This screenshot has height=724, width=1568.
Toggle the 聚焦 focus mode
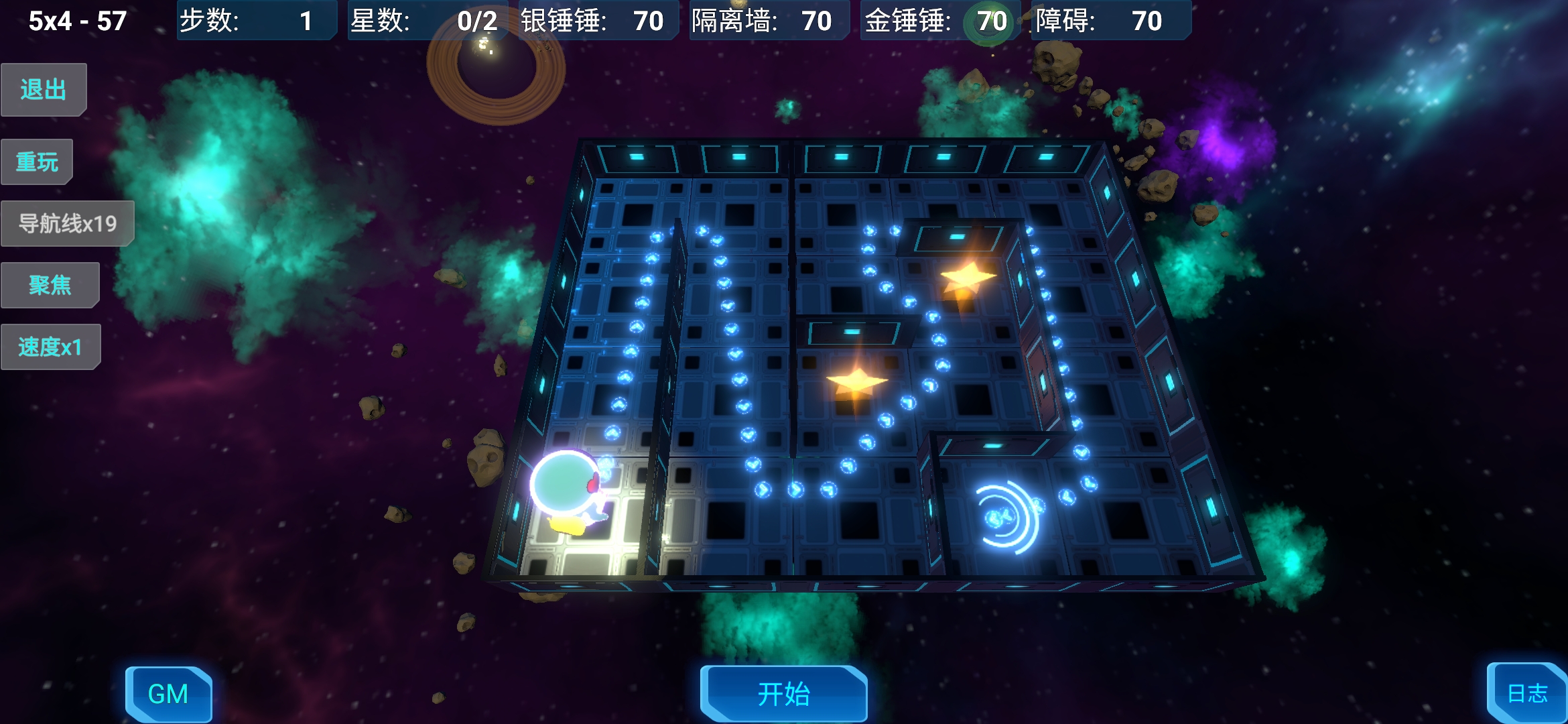[50, 284]
